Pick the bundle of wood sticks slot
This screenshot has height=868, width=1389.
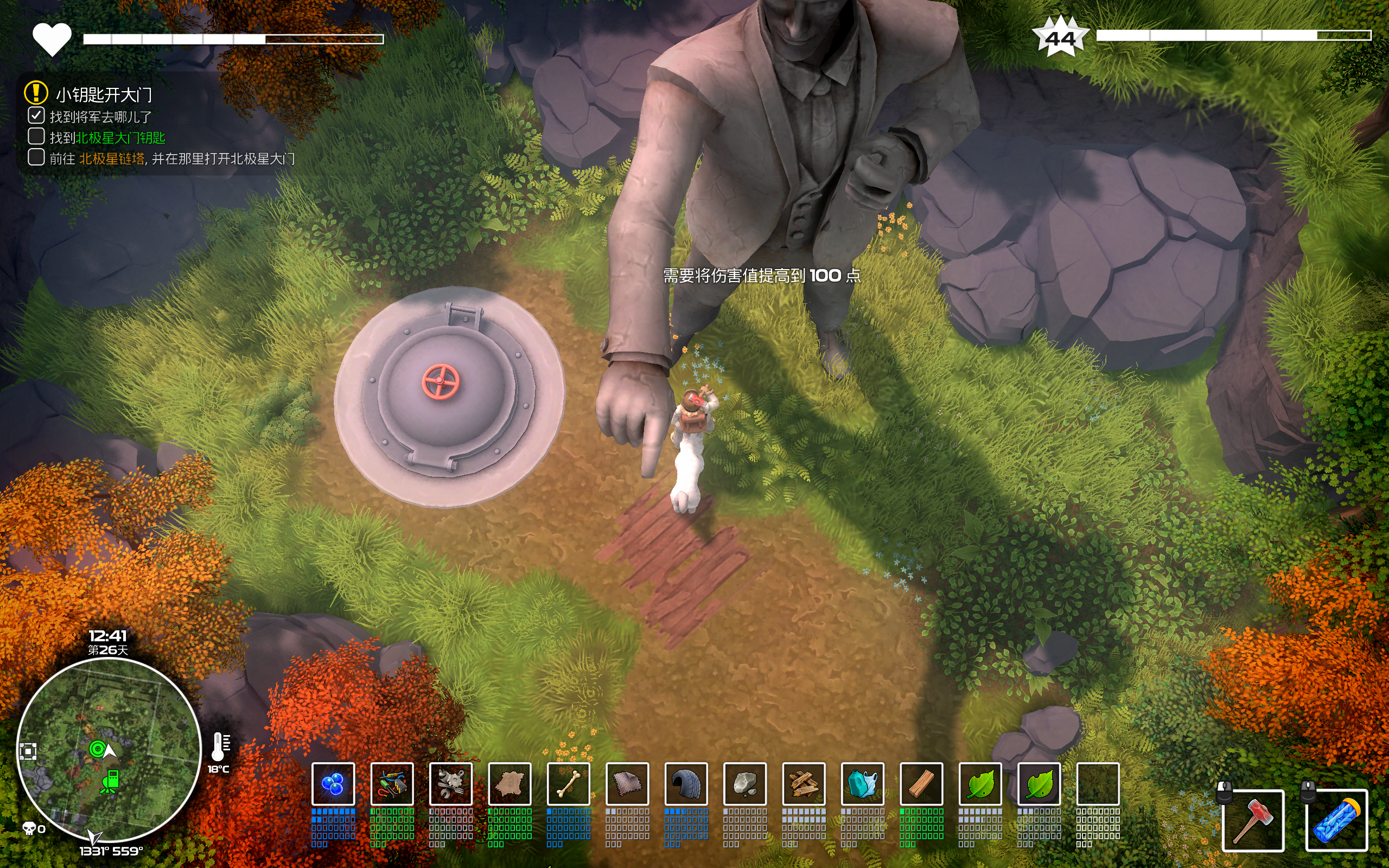pos(804,783)
